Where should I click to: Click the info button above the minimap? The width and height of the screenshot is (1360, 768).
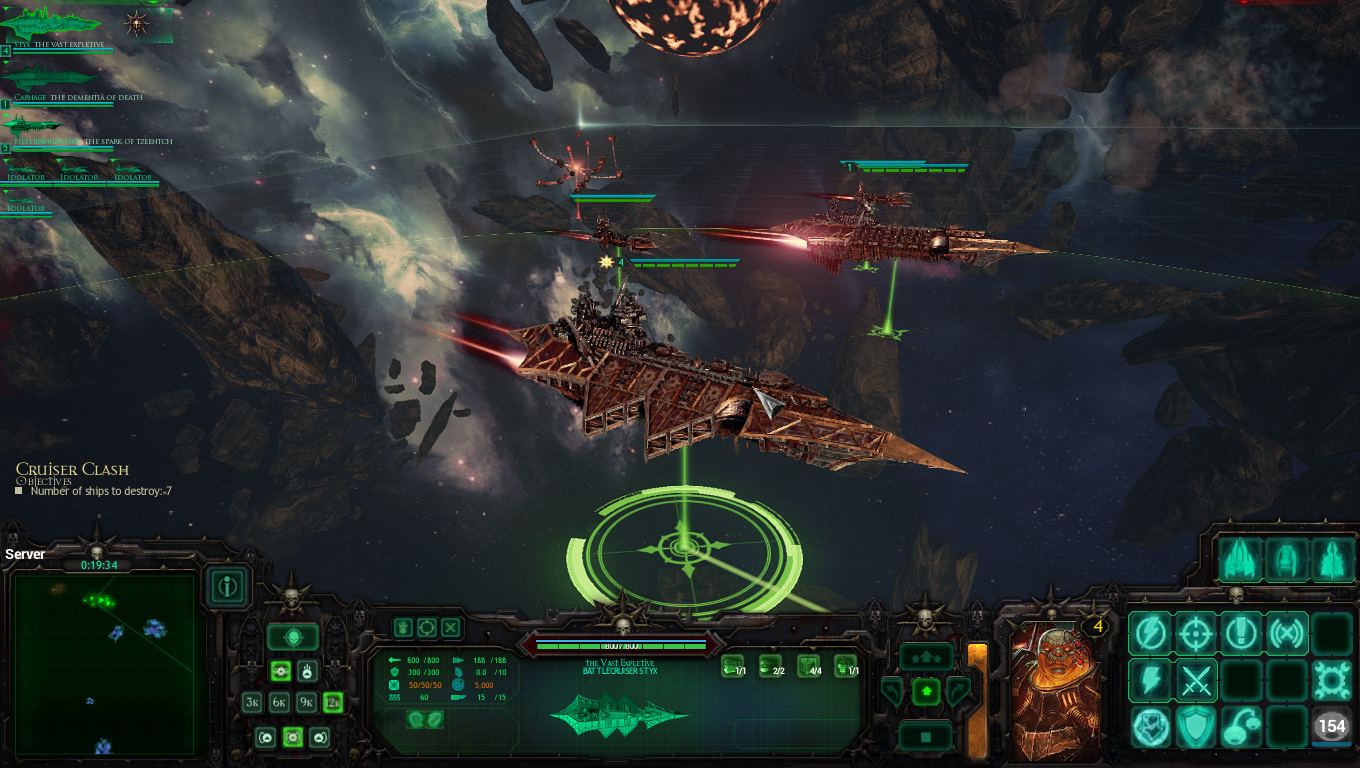228,587
